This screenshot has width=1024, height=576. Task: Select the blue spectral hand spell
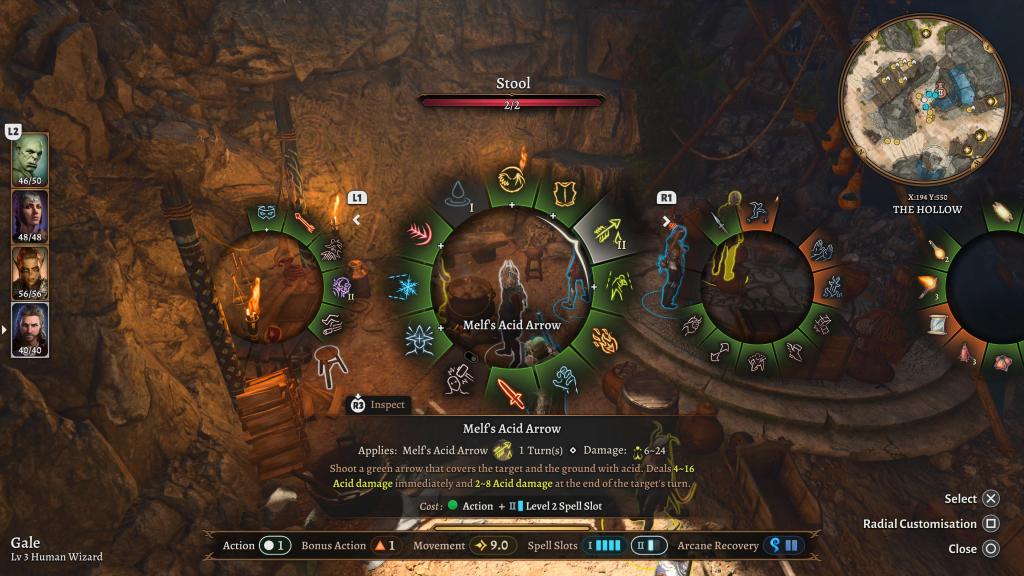[x=566, y=380]
